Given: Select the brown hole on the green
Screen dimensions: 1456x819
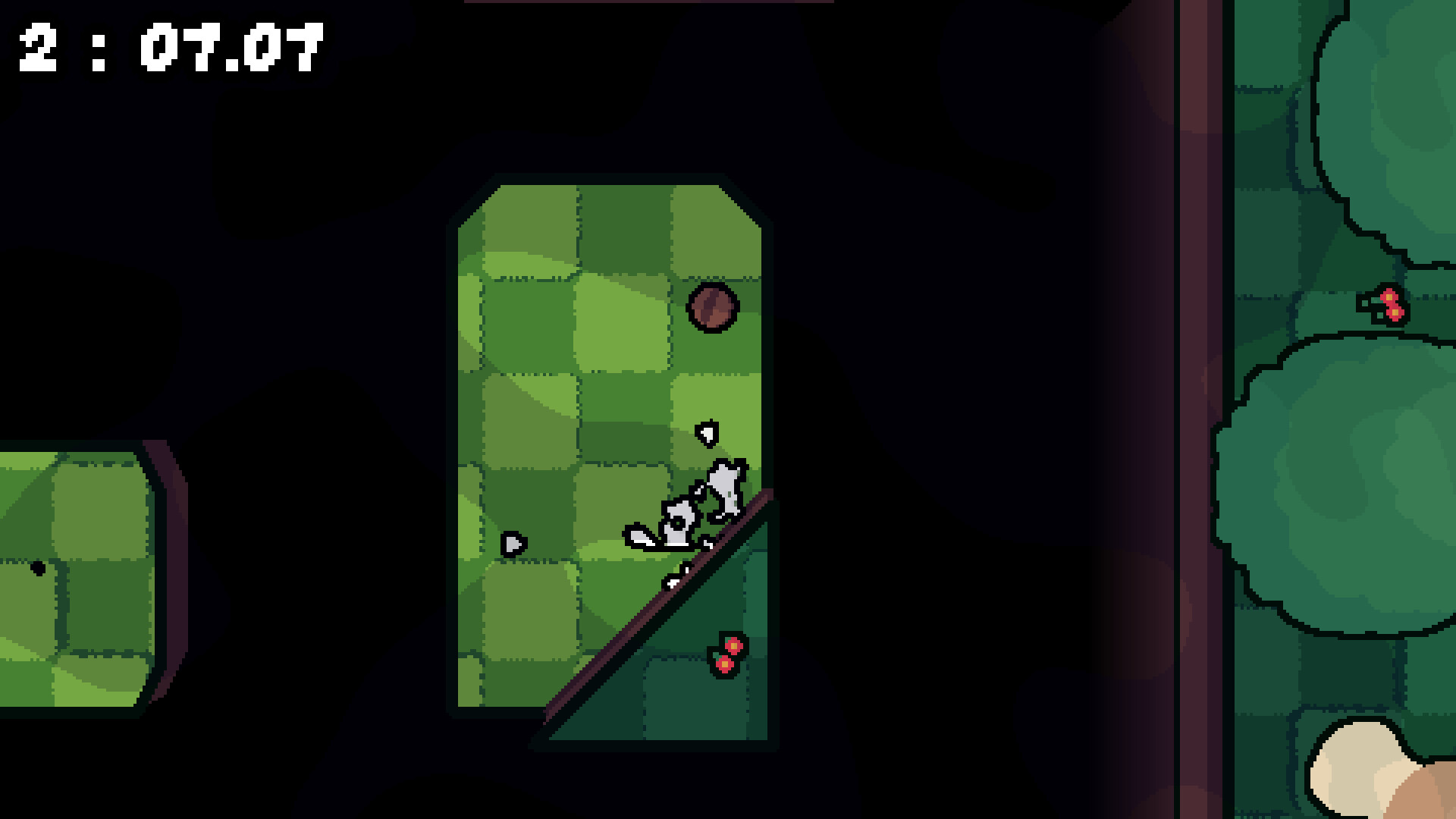Looking at the screenshot, I should (x=711, y=307).
